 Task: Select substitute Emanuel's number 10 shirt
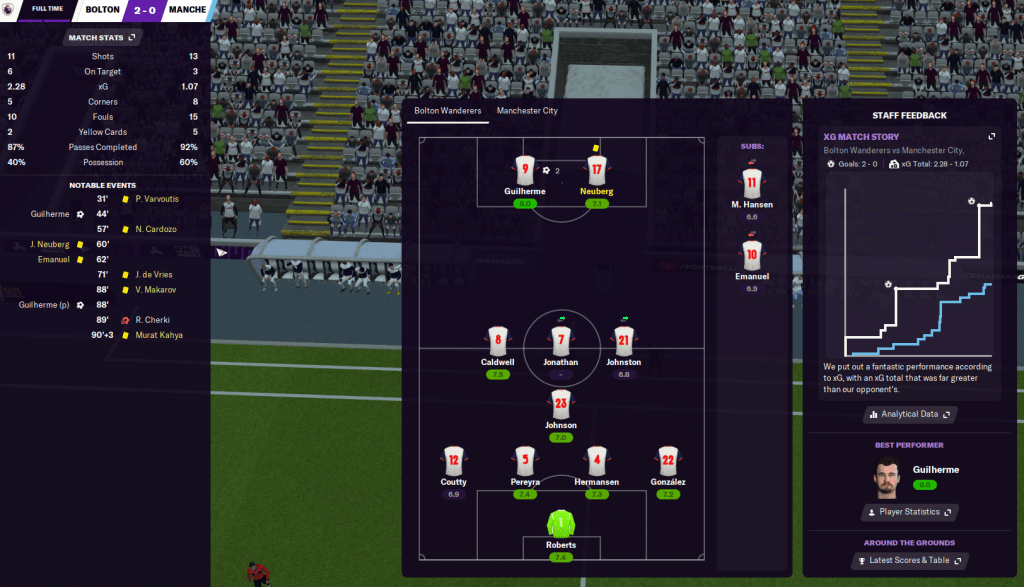click(x=753, y=254)
